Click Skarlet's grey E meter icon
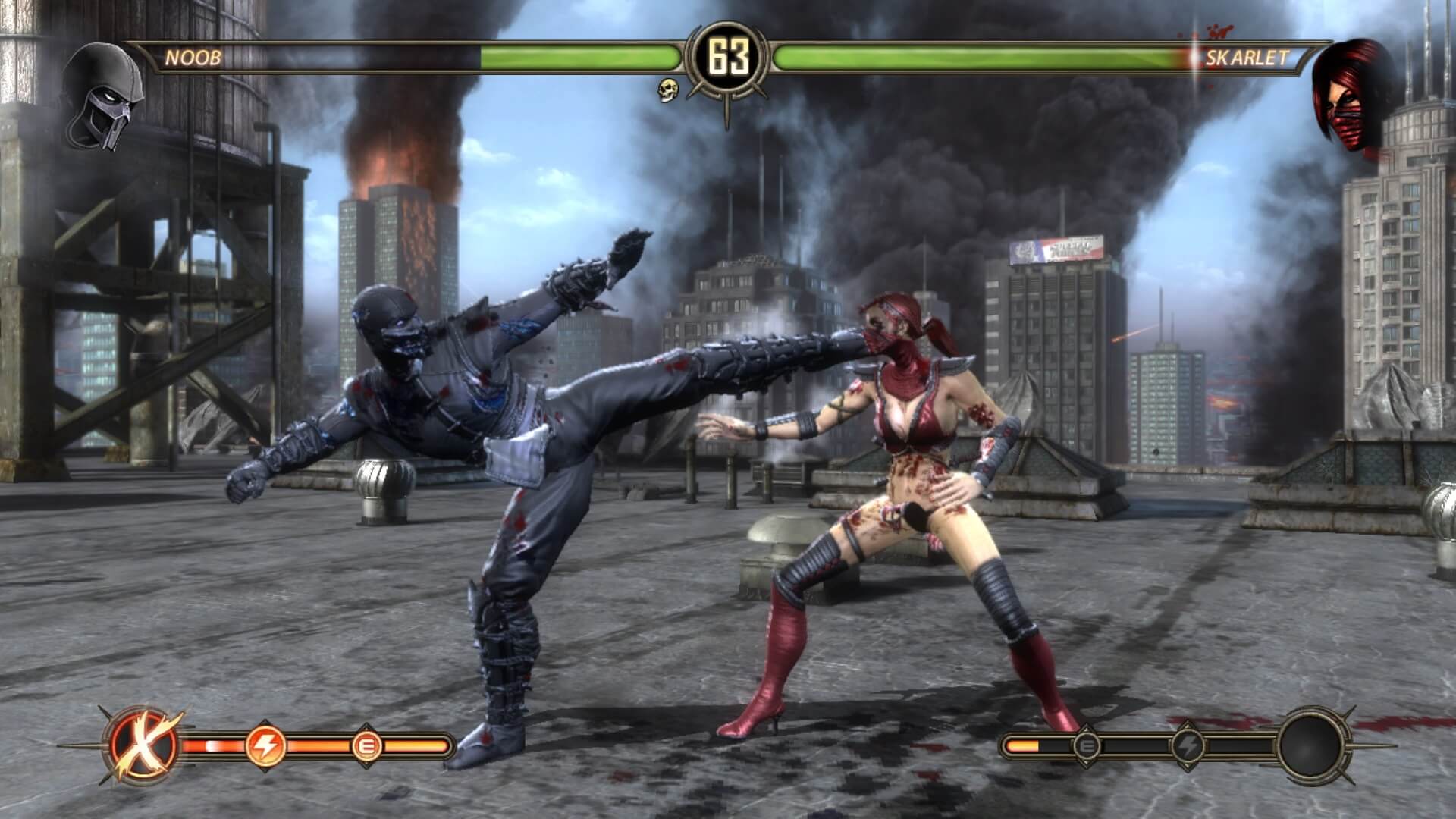This screenshot has width=1456, height=819. pos(1087,747)
